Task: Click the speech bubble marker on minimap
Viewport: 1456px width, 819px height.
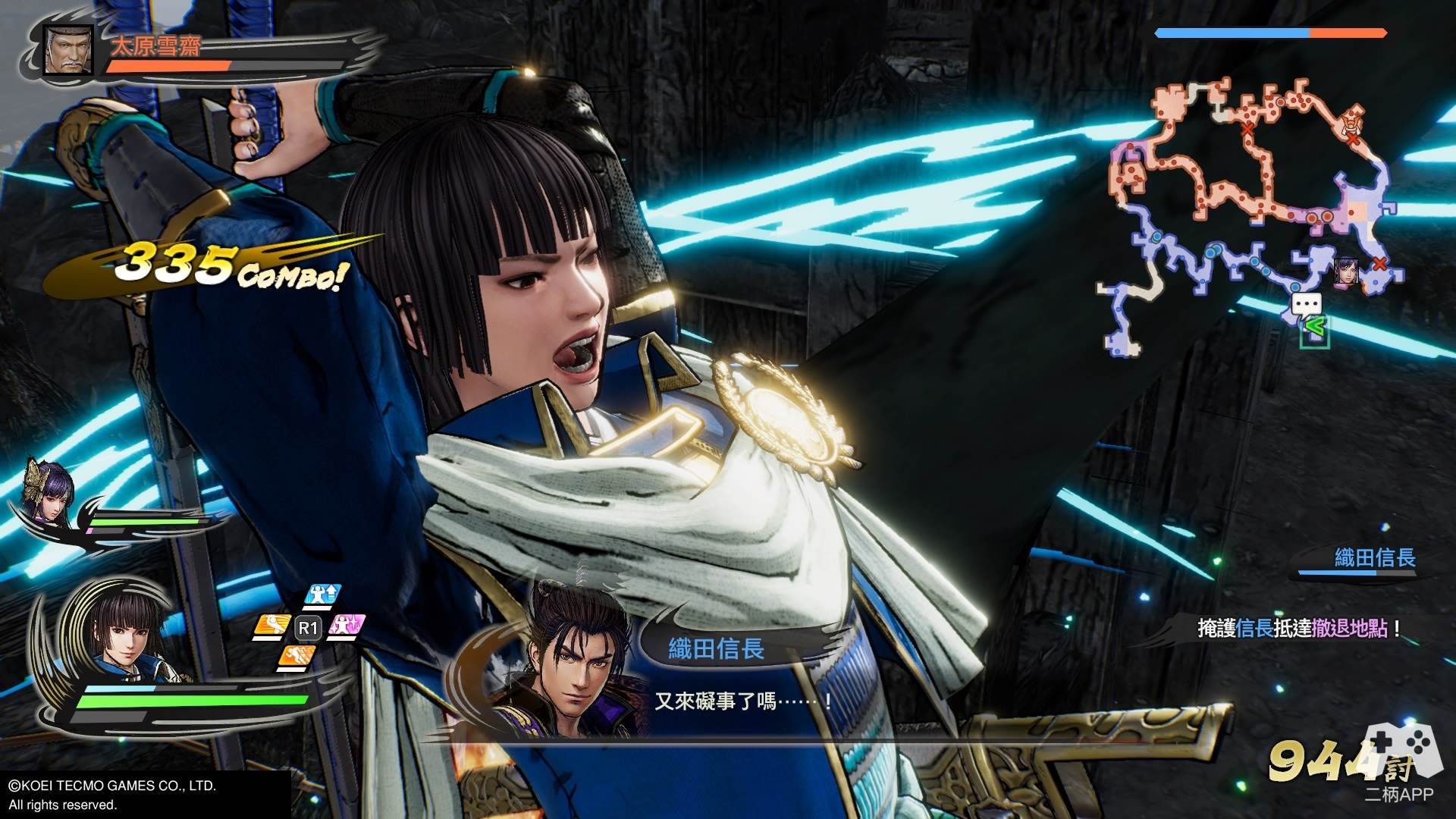Action: 1306,305
